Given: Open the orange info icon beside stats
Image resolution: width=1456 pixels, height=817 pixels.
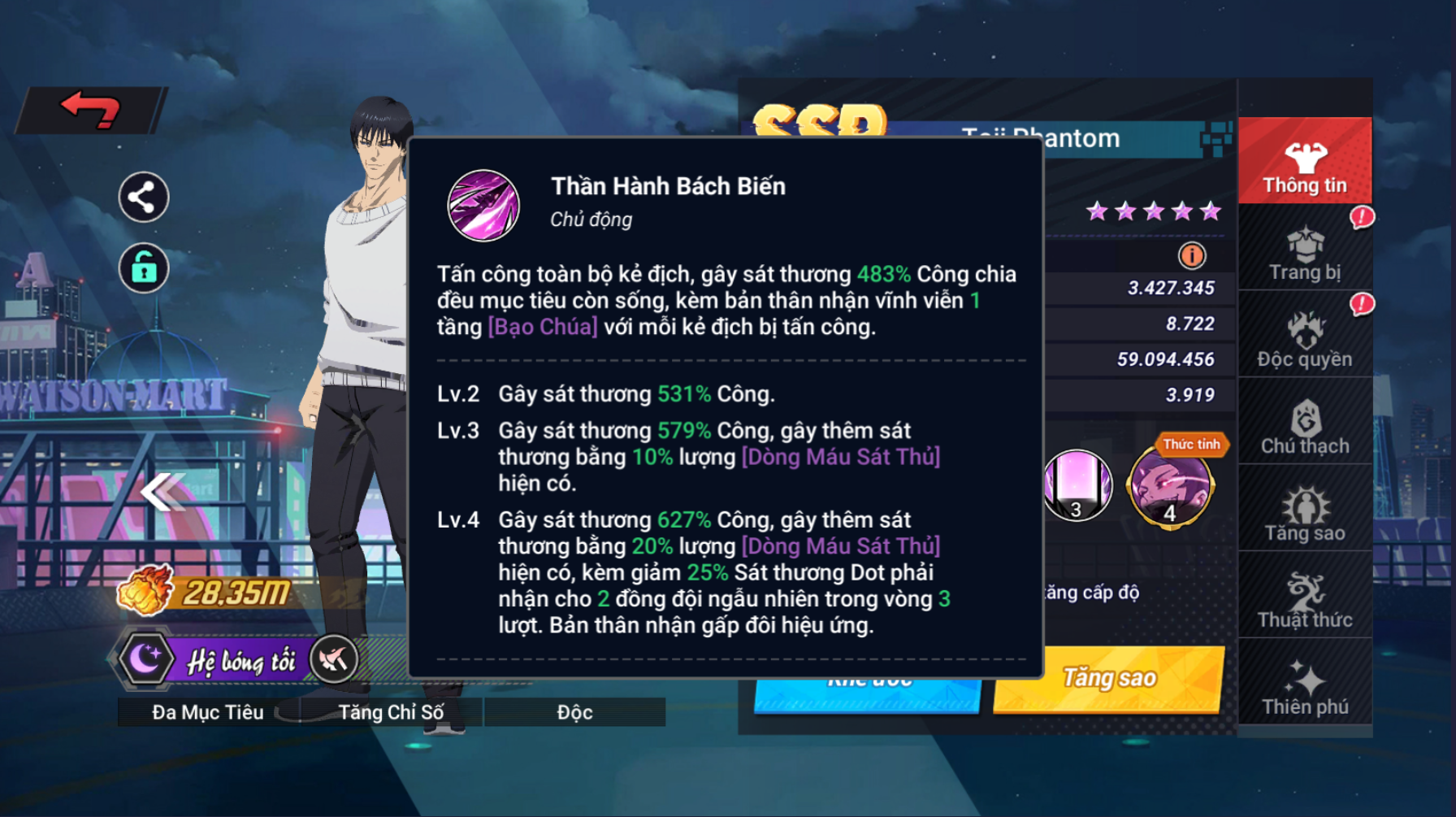Looking at the screenshot, I should pos(1192,256).
